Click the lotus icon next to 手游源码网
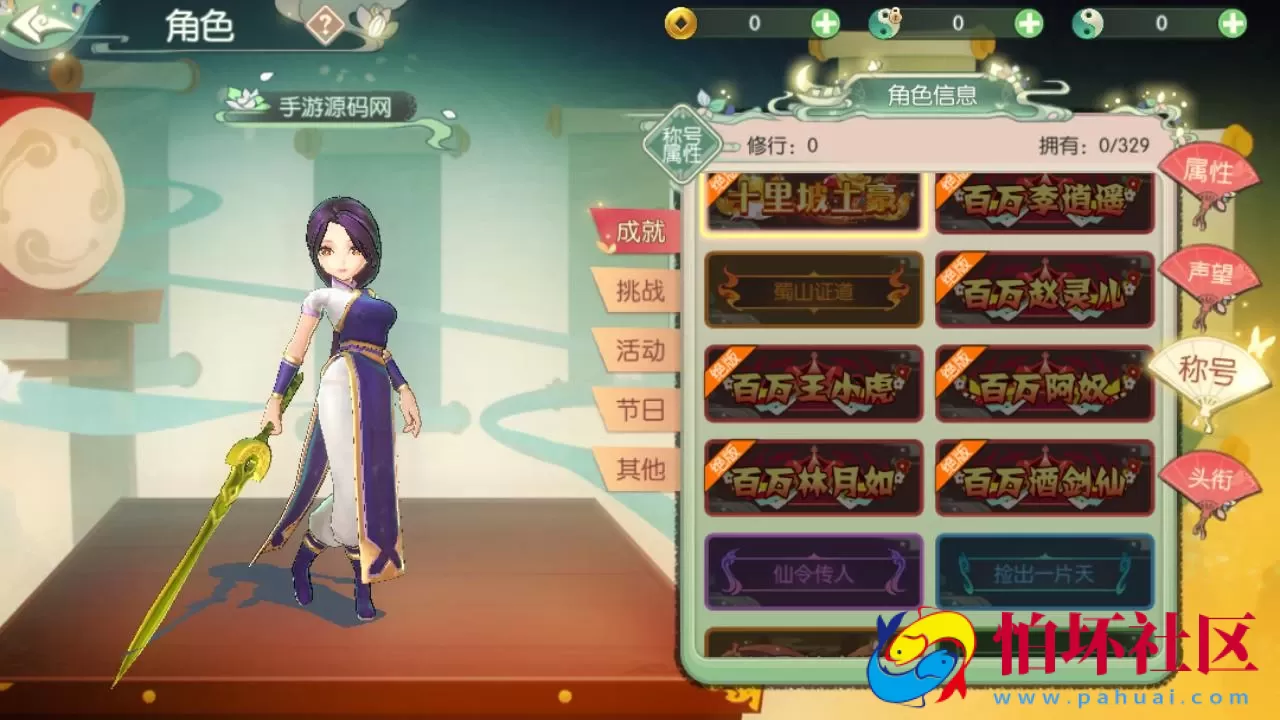Image resolution: width=1280 pixels, height=720 pixels. (243, 101)
